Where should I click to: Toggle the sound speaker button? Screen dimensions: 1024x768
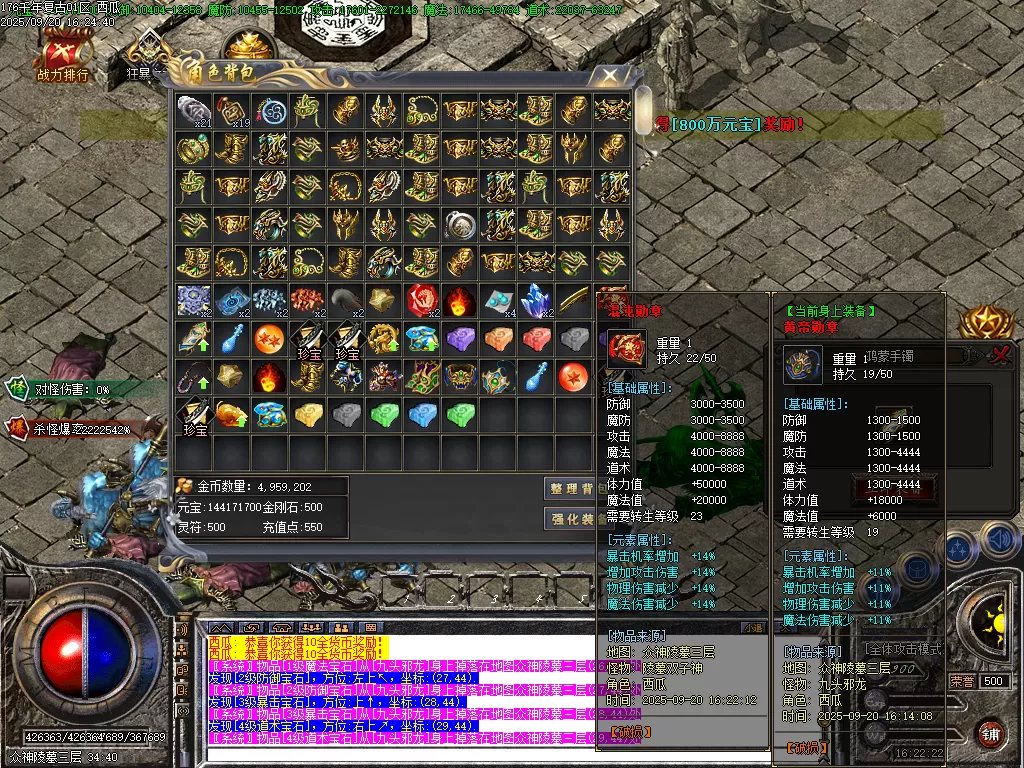999,540
